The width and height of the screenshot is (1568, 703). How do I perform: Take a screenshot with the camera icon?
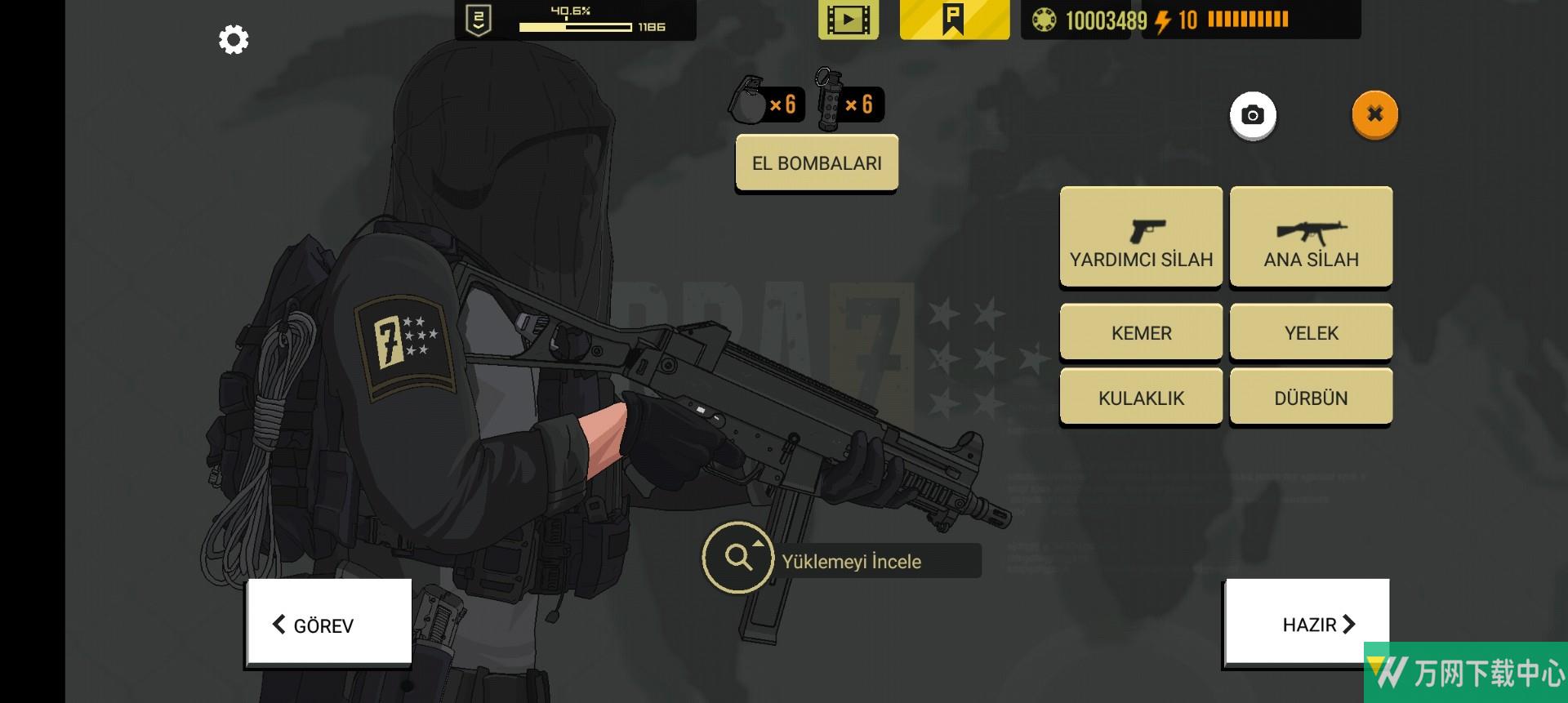pos(1253,115)
